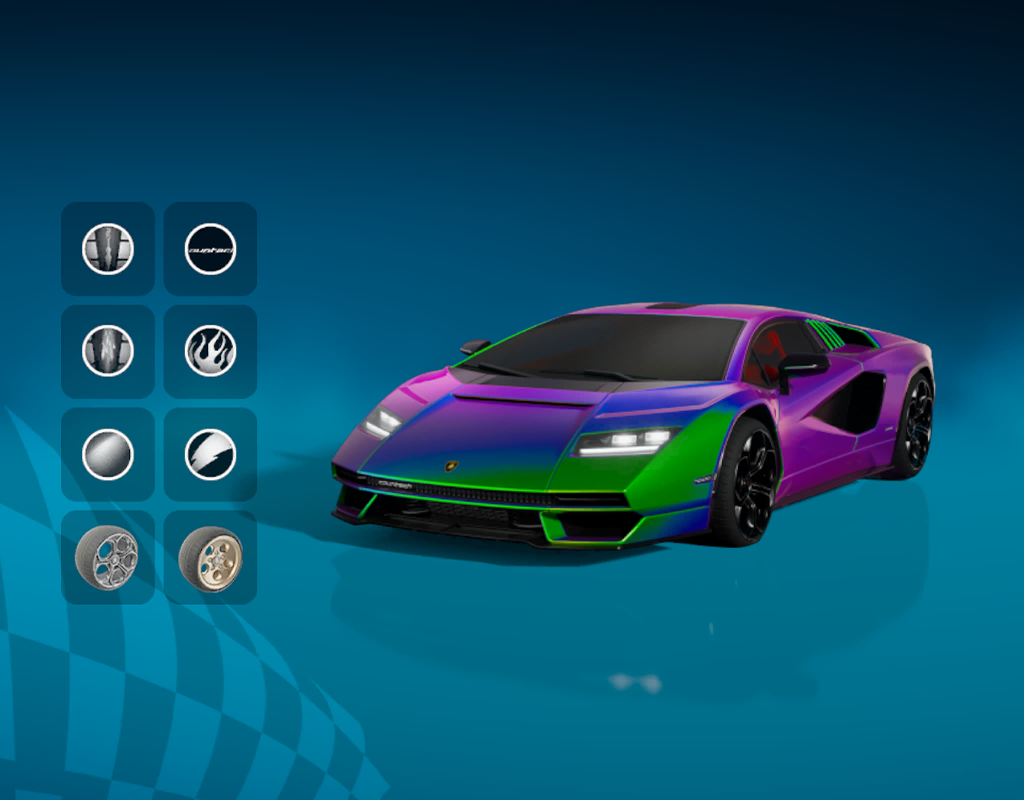
Task: Equip the silver five-spoke wheel
Action: coord(108,557)
